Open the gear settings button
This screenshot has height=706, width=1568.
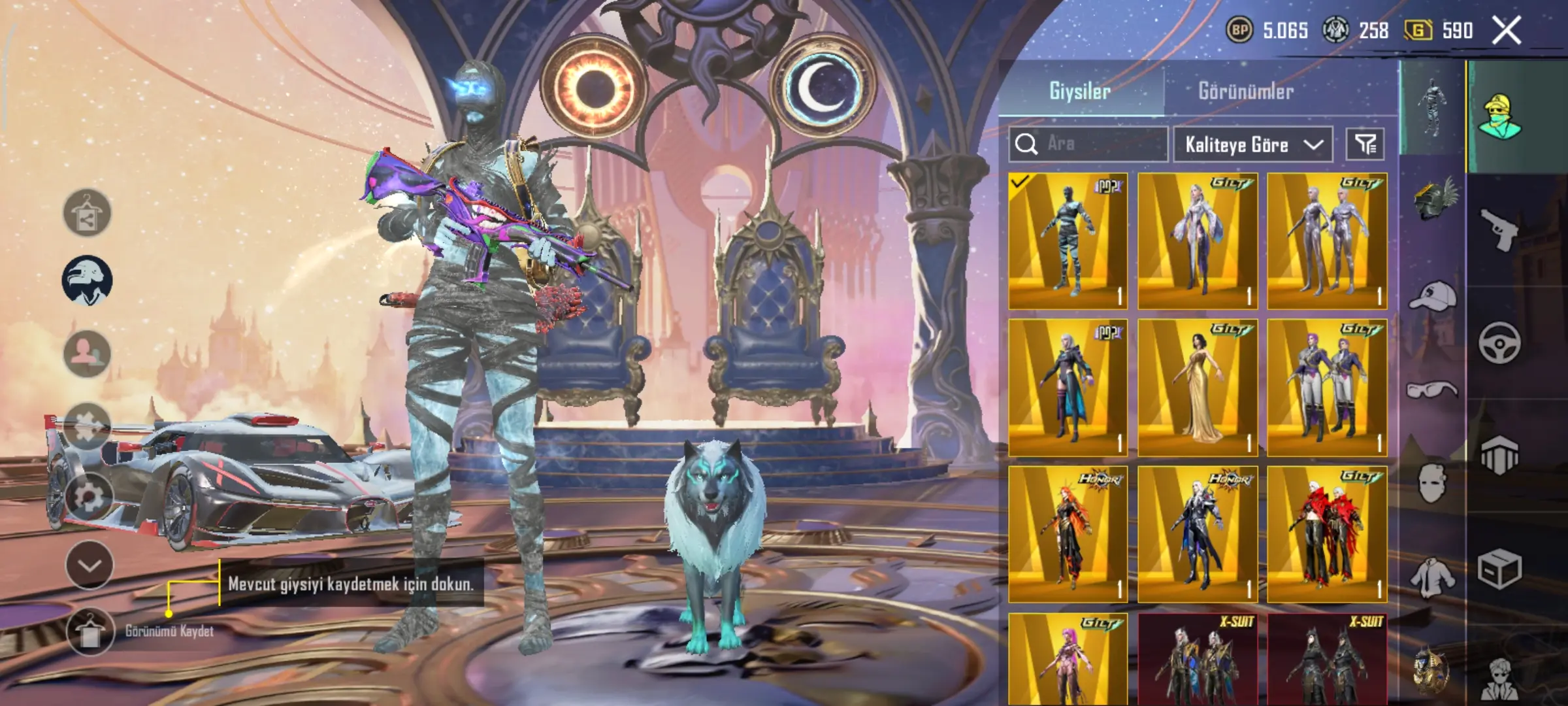click(x=88, y=497)
